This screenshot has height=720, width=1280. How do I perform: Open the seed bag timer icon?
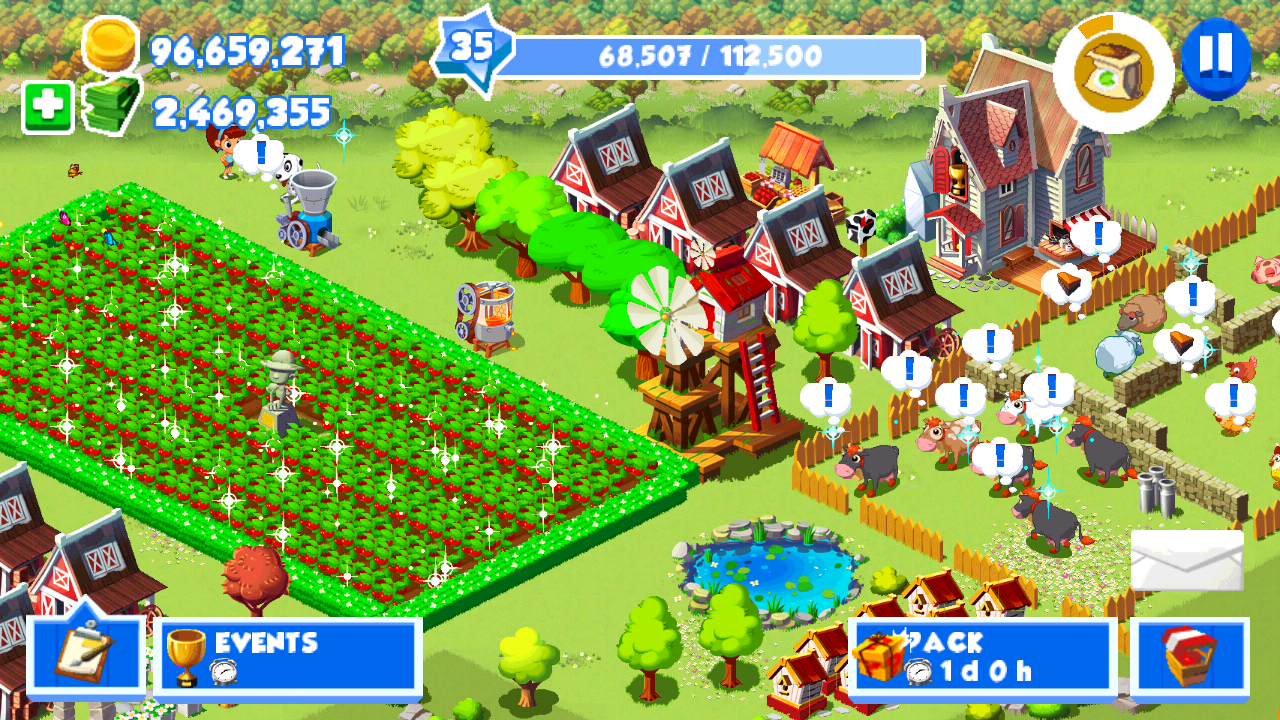point(1113,72)
